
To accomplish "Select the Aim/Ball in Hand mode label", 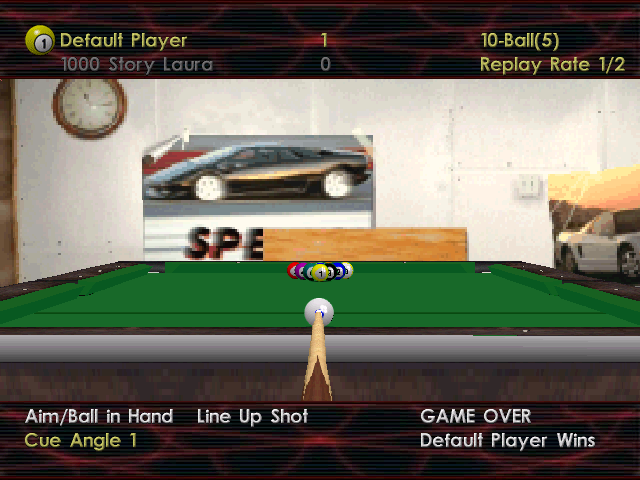I will [99, 416].
